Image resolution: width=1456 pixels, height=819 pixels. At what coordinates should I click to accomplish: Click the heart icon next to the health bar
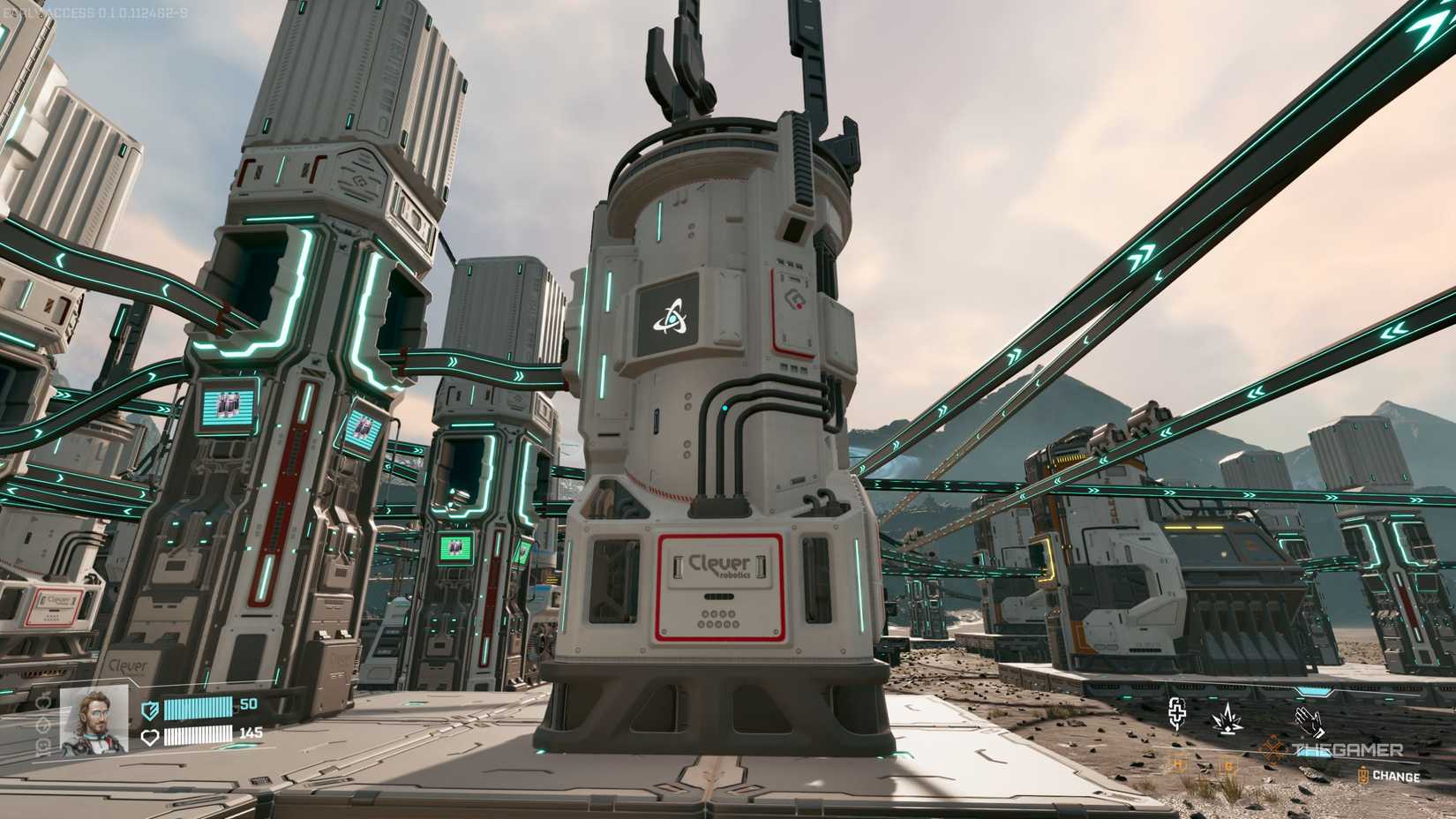[150, 737]
